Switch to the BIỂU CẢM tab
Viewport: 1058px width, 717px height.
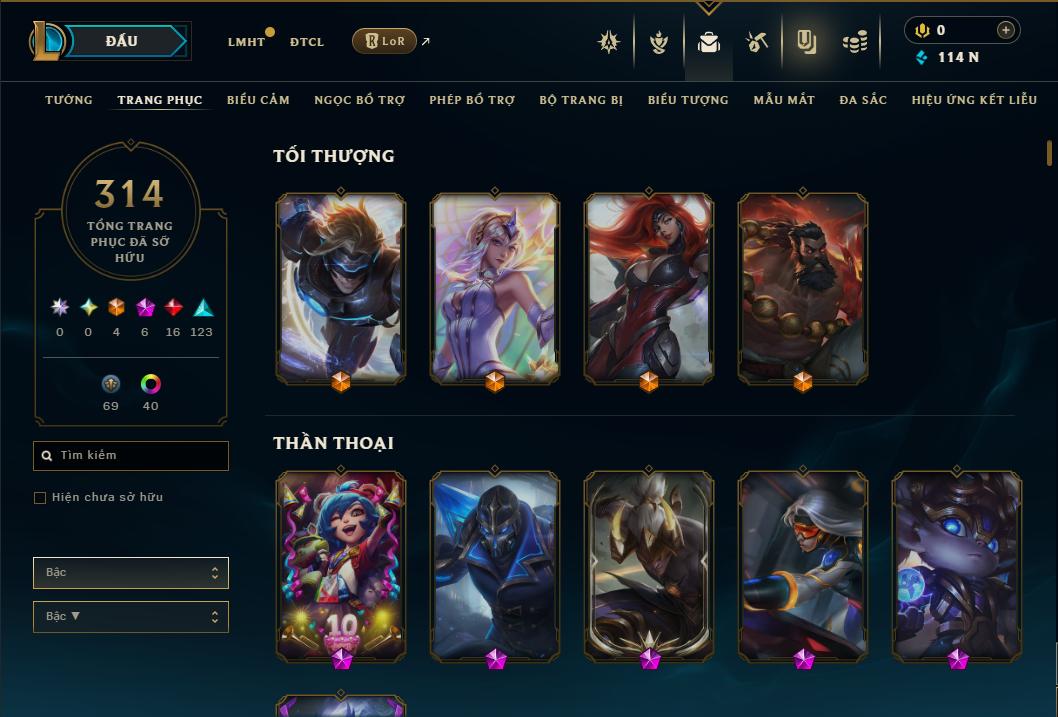click(258, 100)
